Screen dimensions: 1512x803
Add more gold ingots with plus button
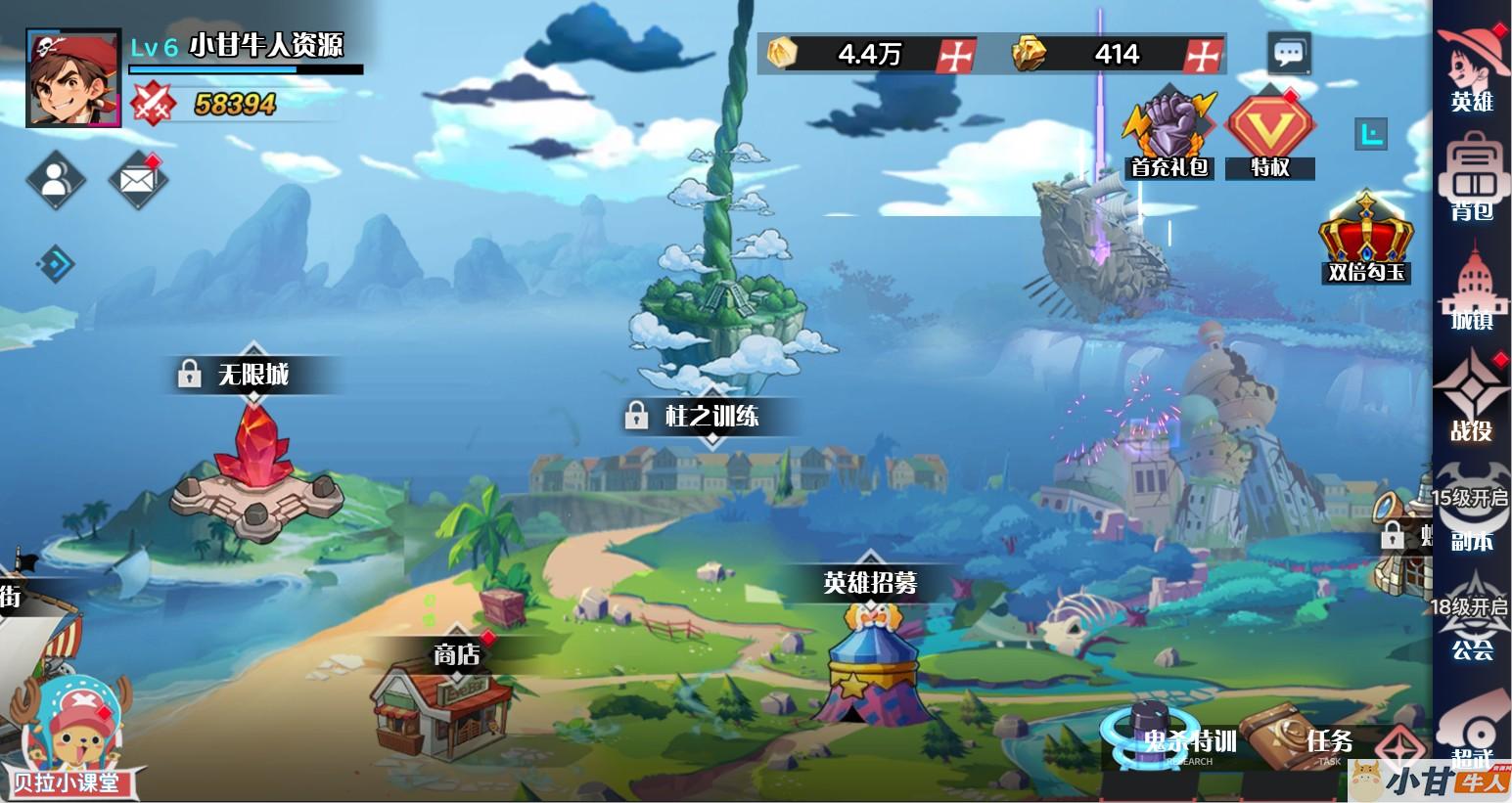1203,55
